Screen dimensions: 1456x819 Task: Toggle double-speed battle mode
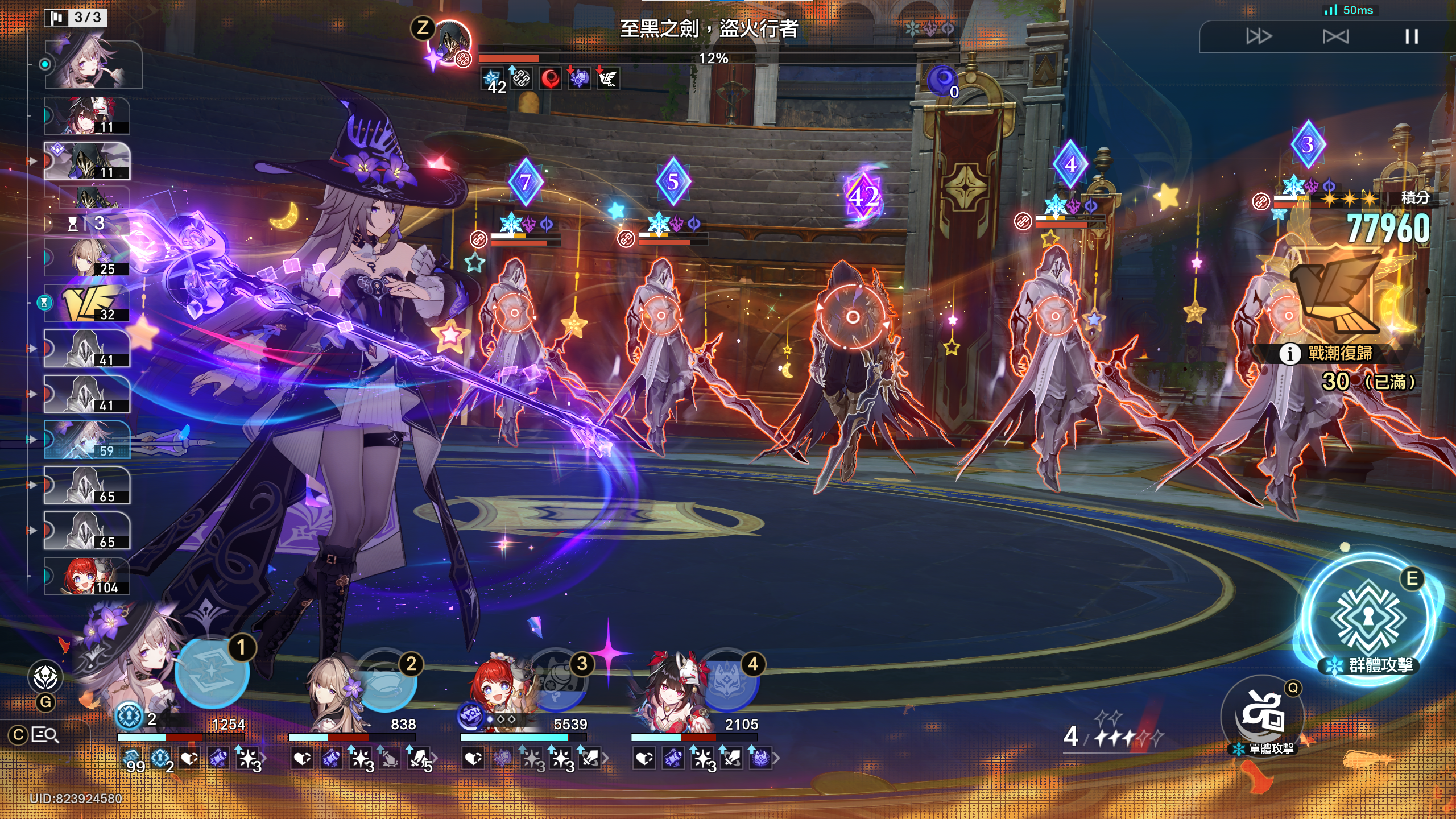[1258, 37]
